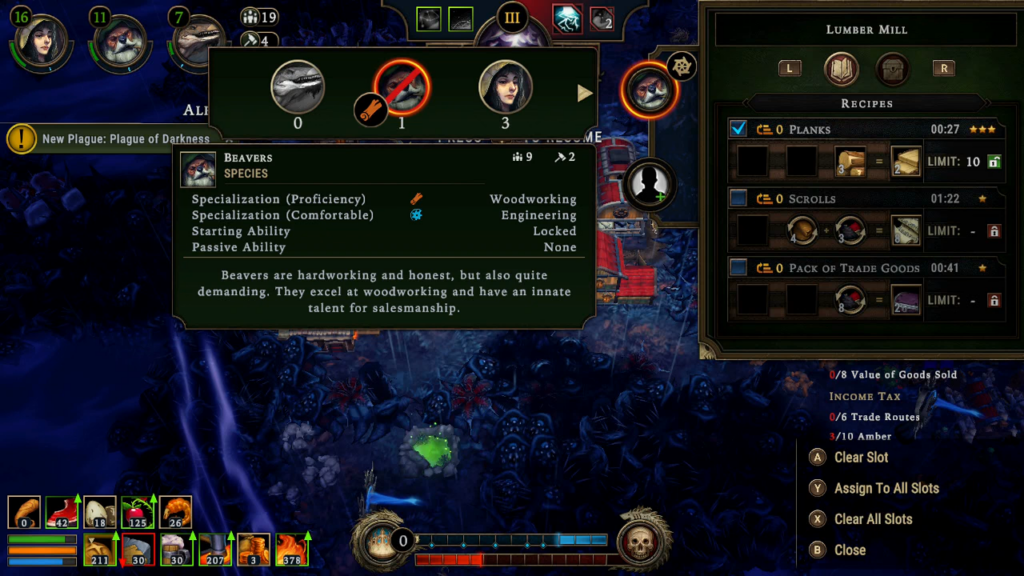Toggle the Planks recipe checkbox
Image resolution: width=1024 pixels, height=576 pixels.
(x=739, y=129)
